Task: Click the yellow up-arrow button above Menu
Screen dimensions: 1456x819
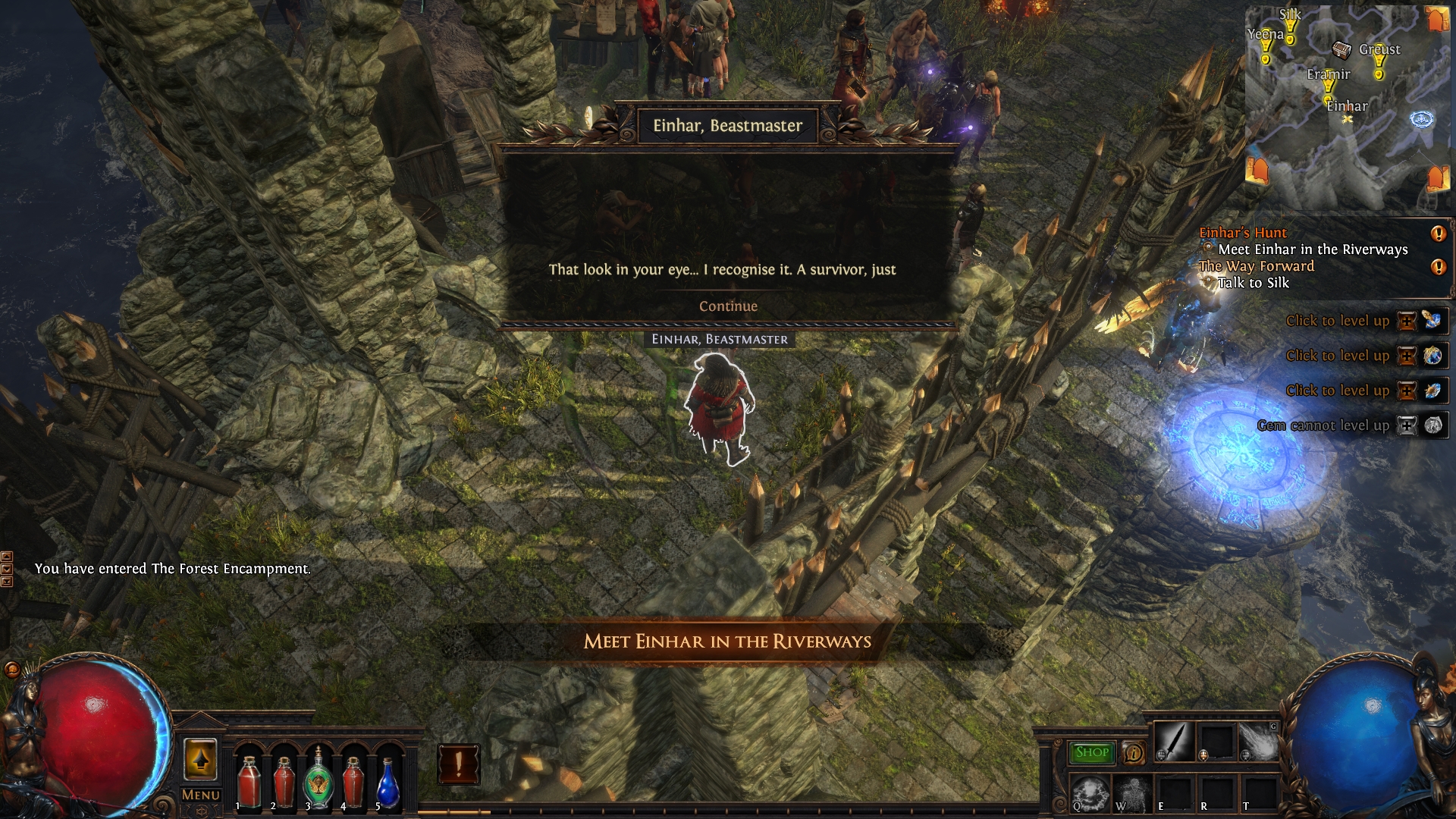Action: [201, 760]
